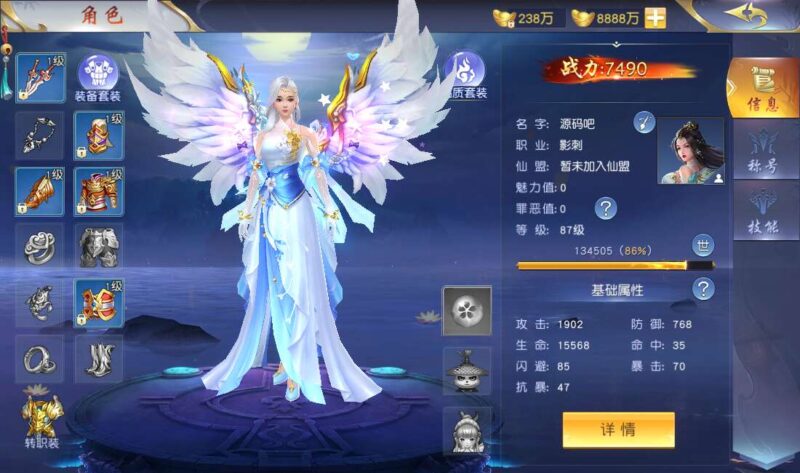Select the grey boots equipment slot
800x473 pixels.
coord(99,358)
